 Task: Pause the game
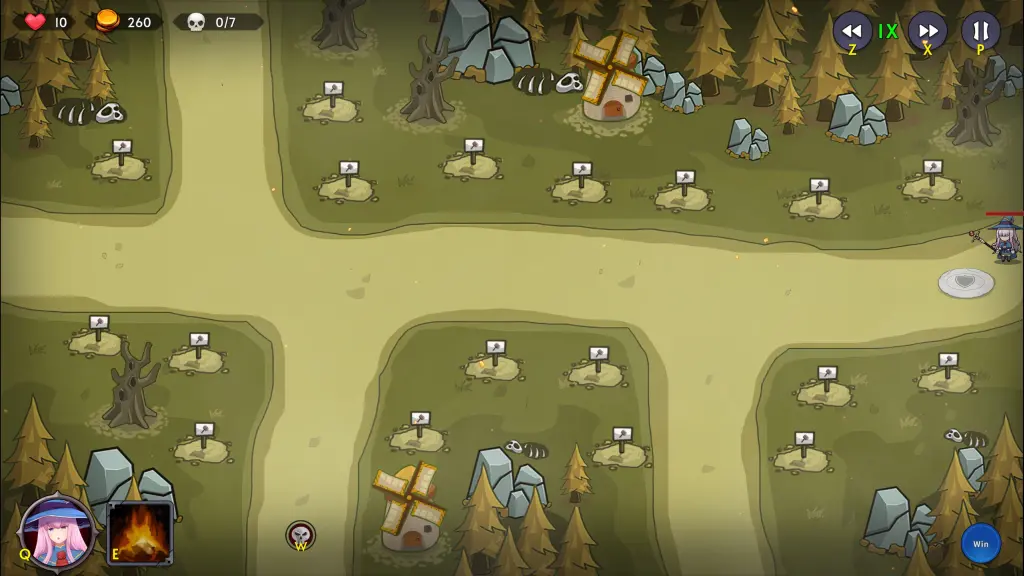[x=980, y=30]
